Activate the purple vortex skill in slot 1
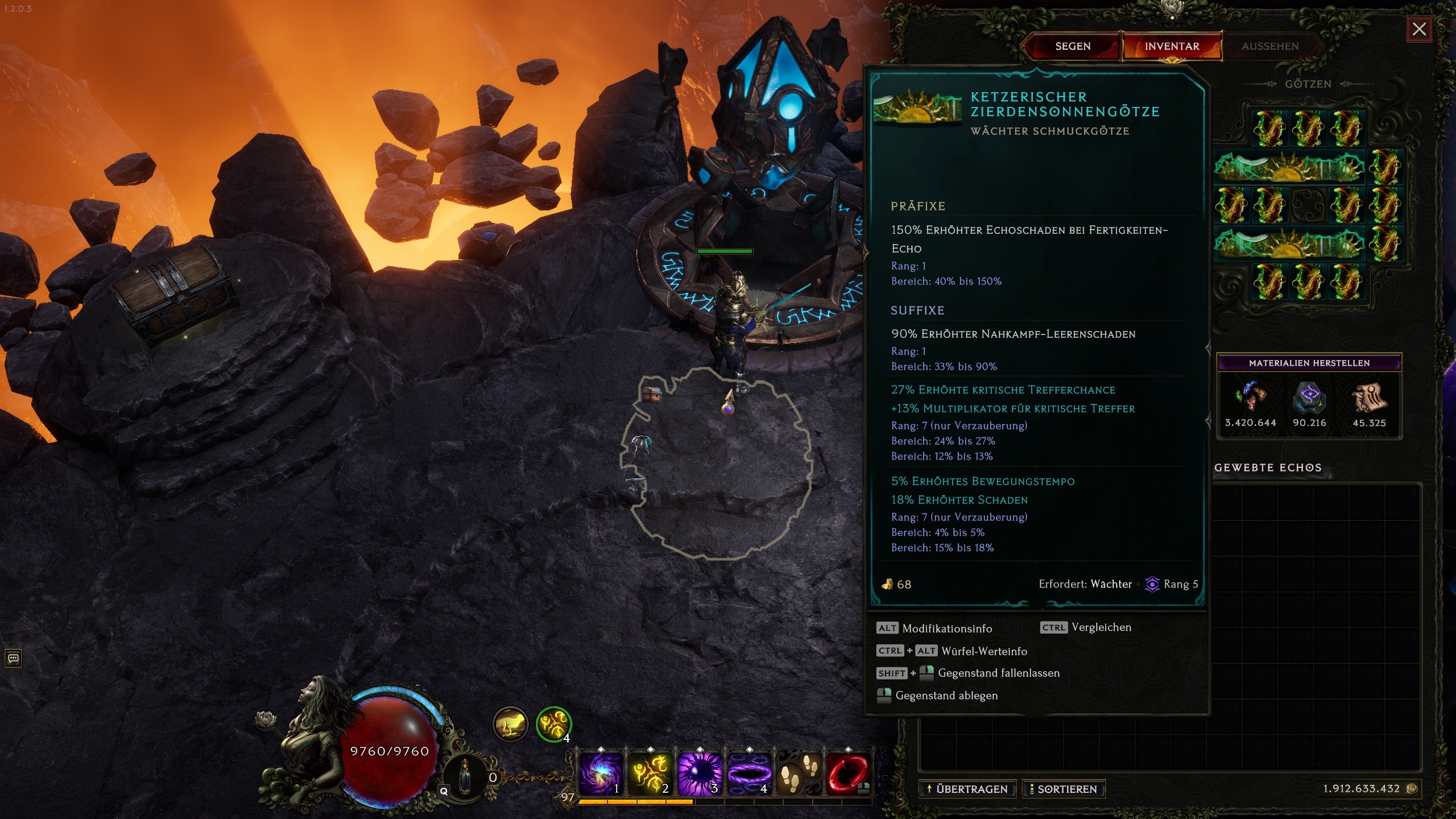 click(601, 773)
